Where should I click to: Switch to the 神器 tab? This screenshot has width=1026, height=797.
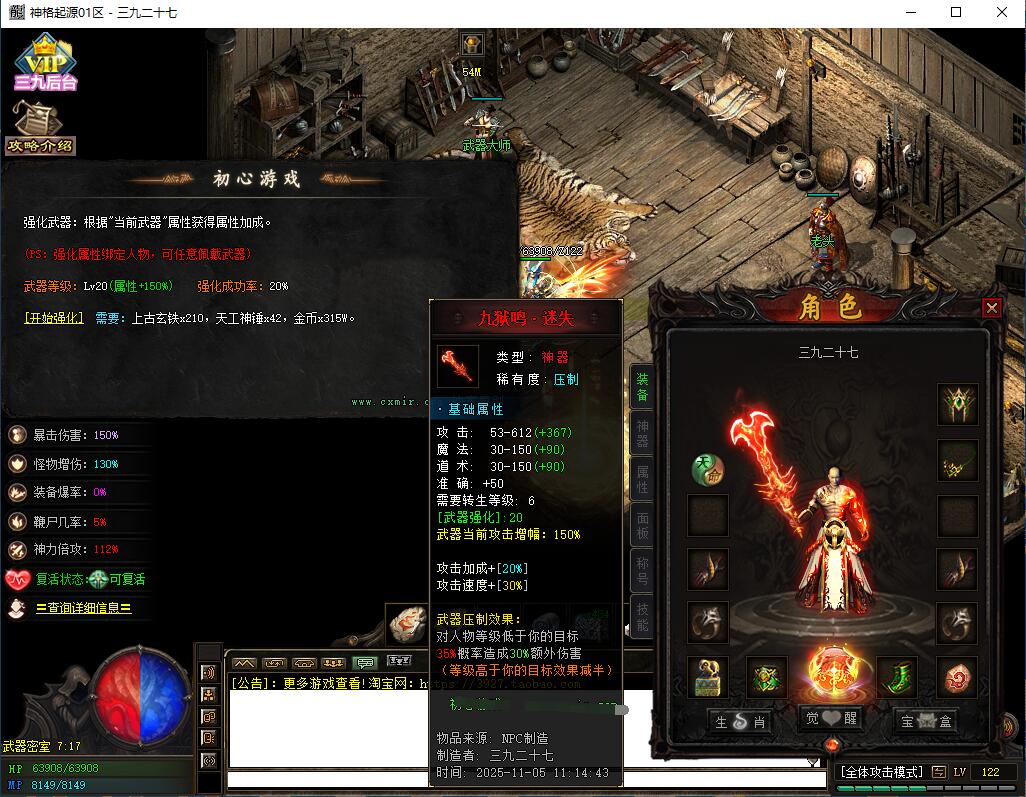(x=642, y=435)
